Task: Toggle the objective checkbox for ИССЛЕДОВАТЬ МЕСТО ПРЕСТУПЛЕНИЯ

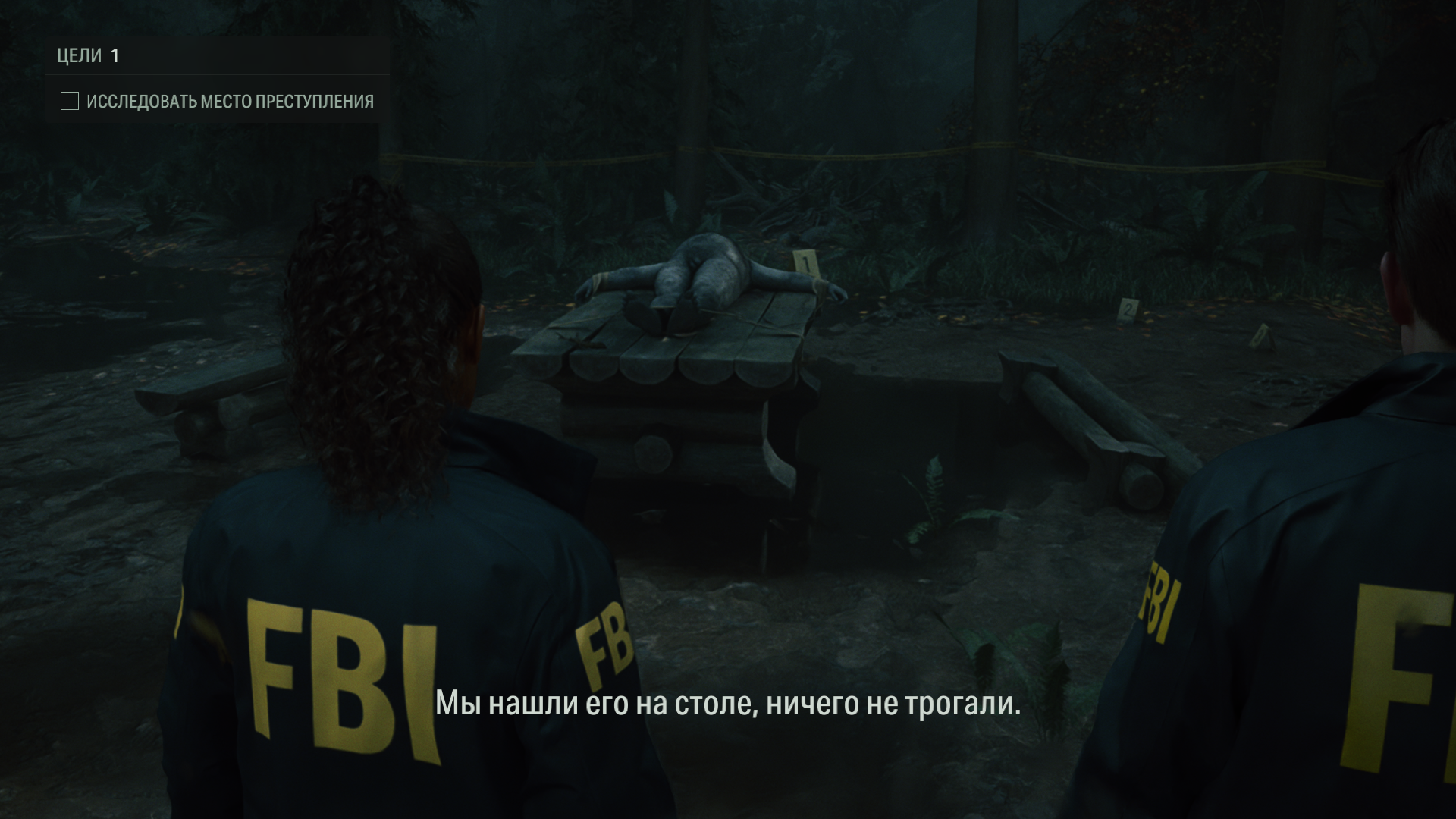Action: pyautogui.click(x=69, y=99)
